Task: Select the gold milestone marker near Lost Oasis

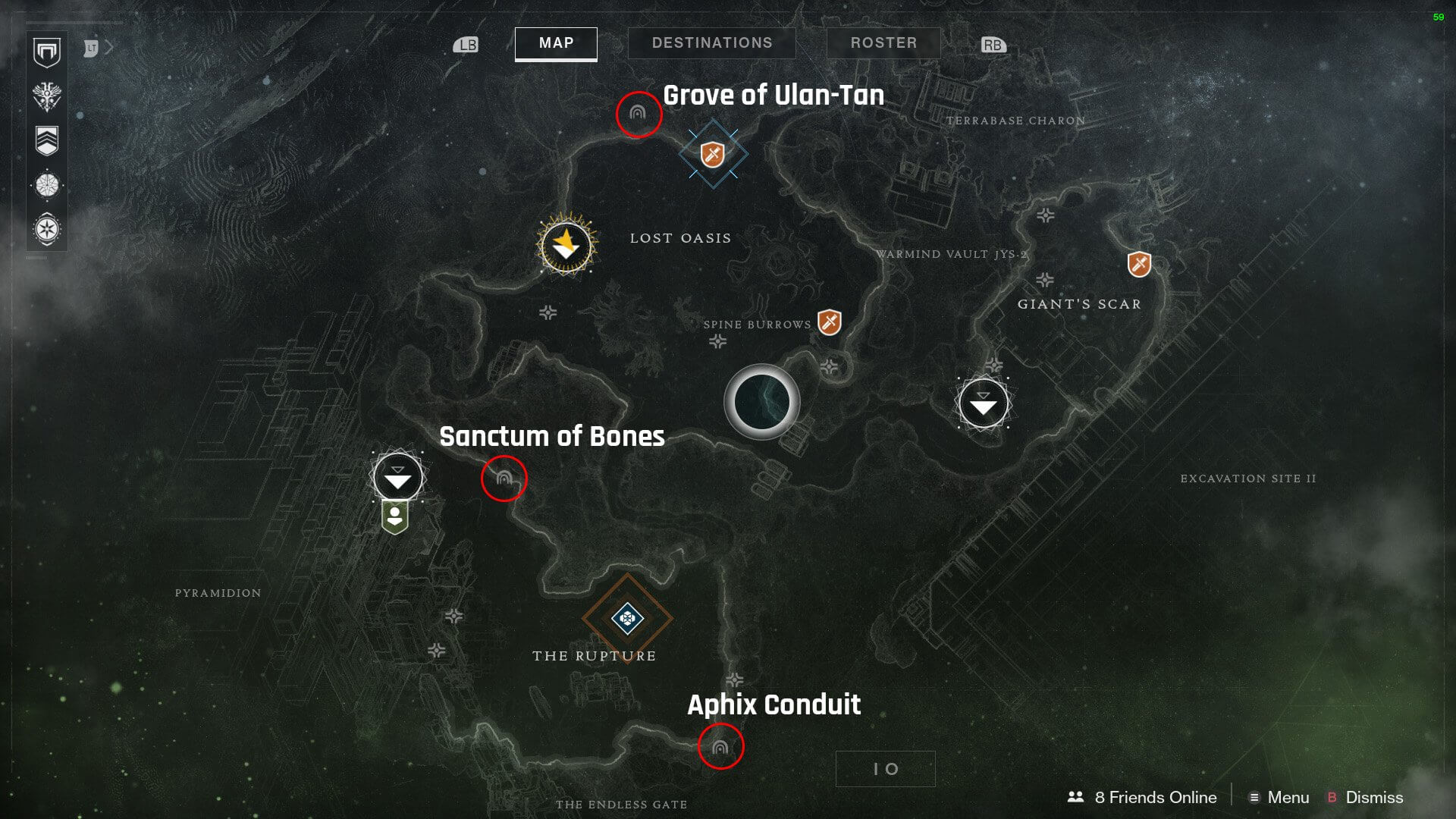Action: click(566, 246)
